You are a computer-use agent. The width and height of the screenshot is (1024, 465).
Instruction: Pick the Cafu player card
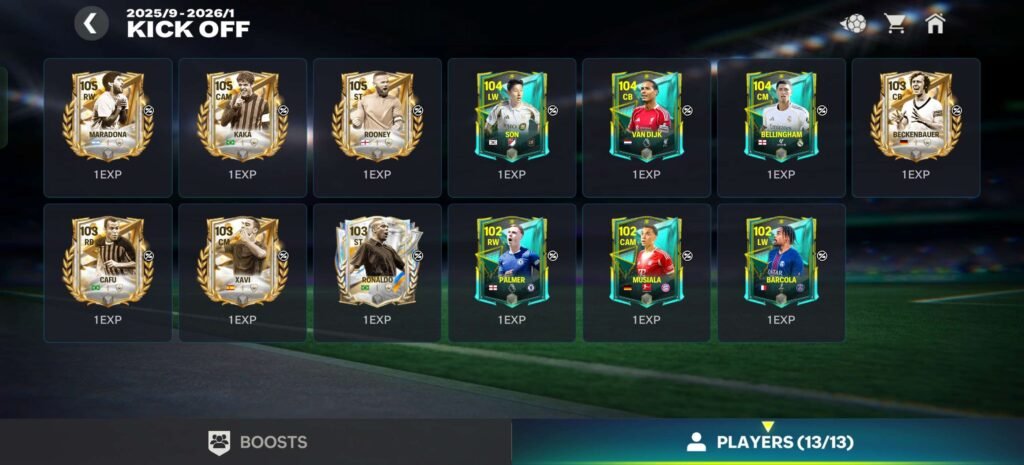click(108, 262)
